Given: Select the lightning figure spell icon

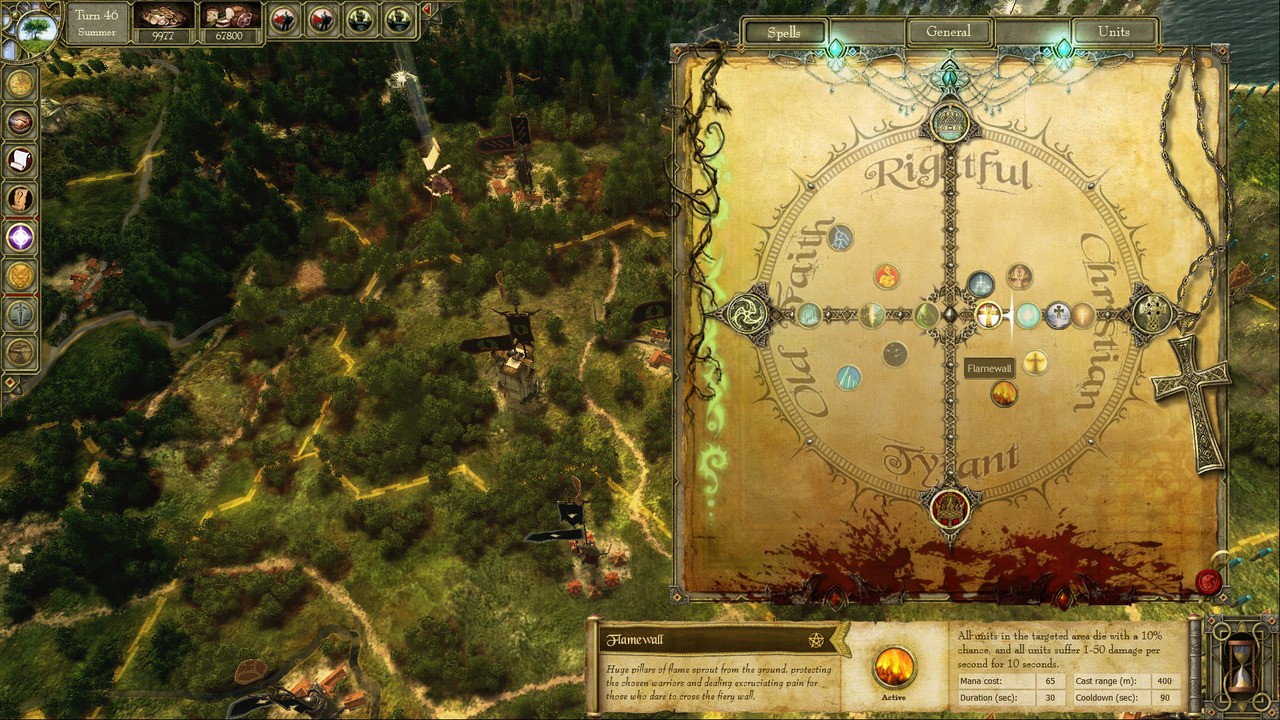Looking at the screenshot, I should [841, 238].
